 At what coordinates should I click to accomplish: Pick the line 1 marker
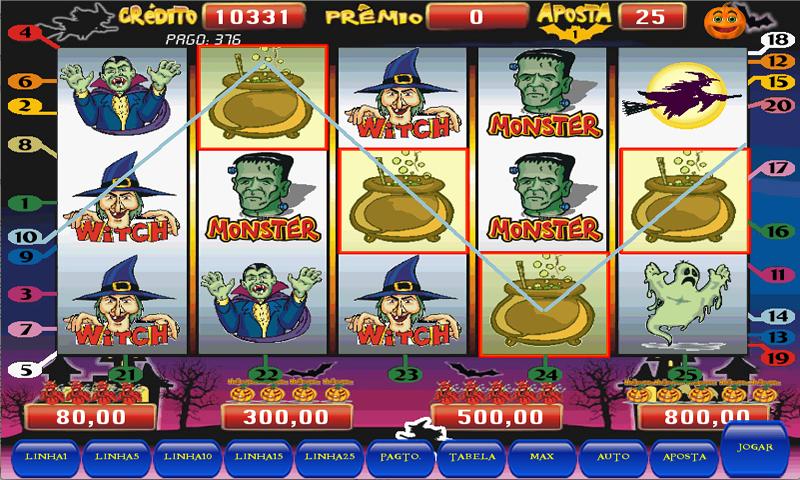[22, 203]
